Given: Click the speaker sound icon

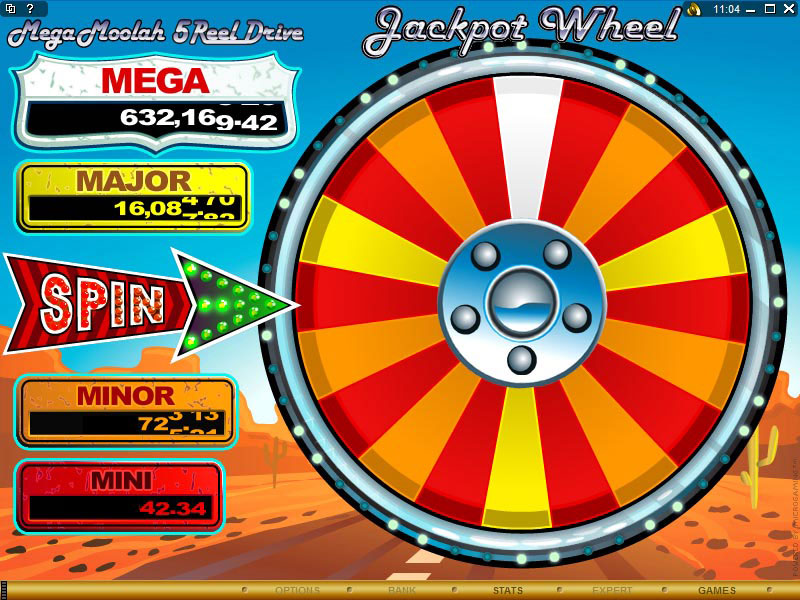Looking at the screenshot, I should (x=693, y=8).
